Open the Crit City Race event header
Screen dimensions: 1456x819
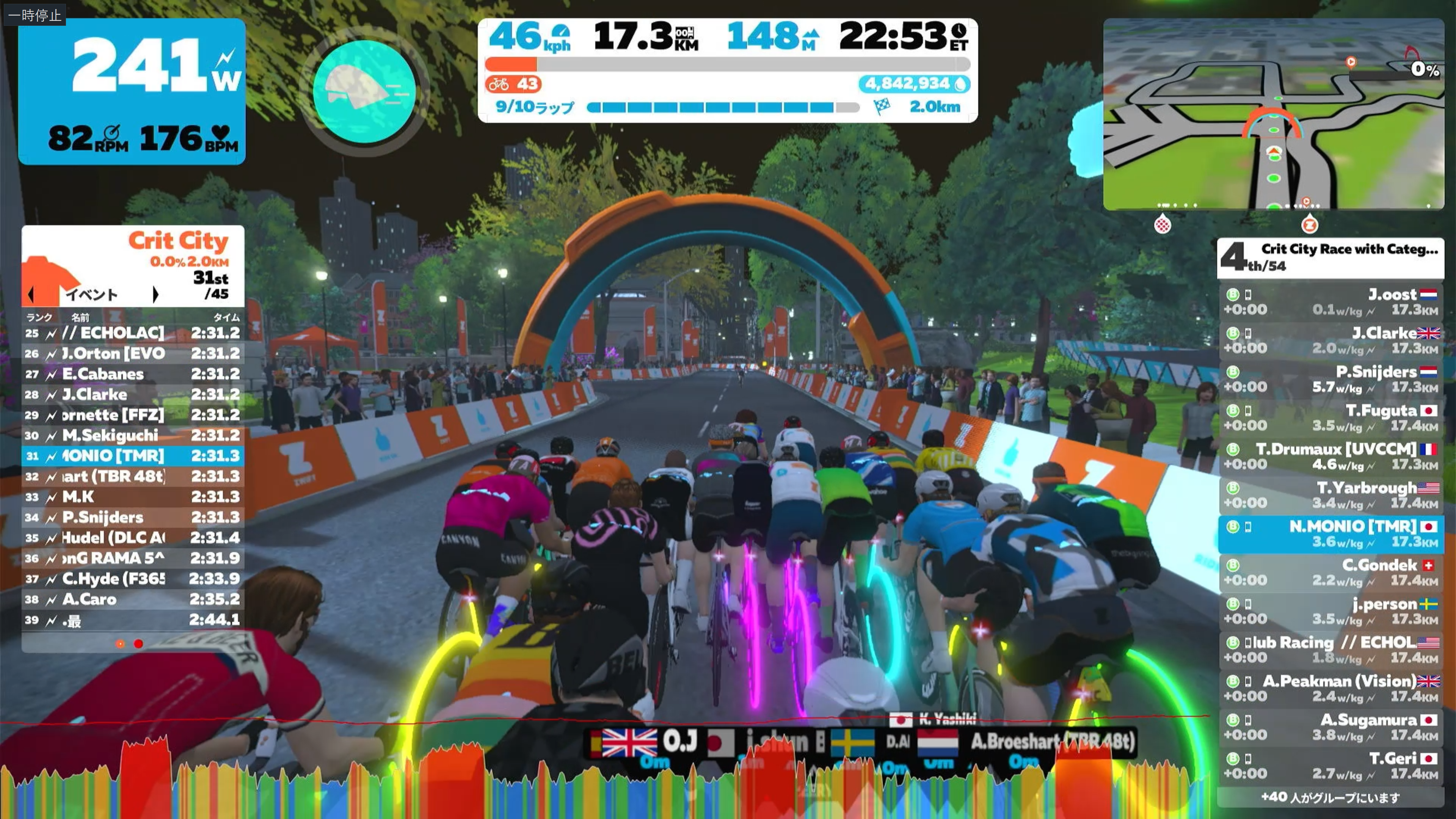coord(1330,258)
